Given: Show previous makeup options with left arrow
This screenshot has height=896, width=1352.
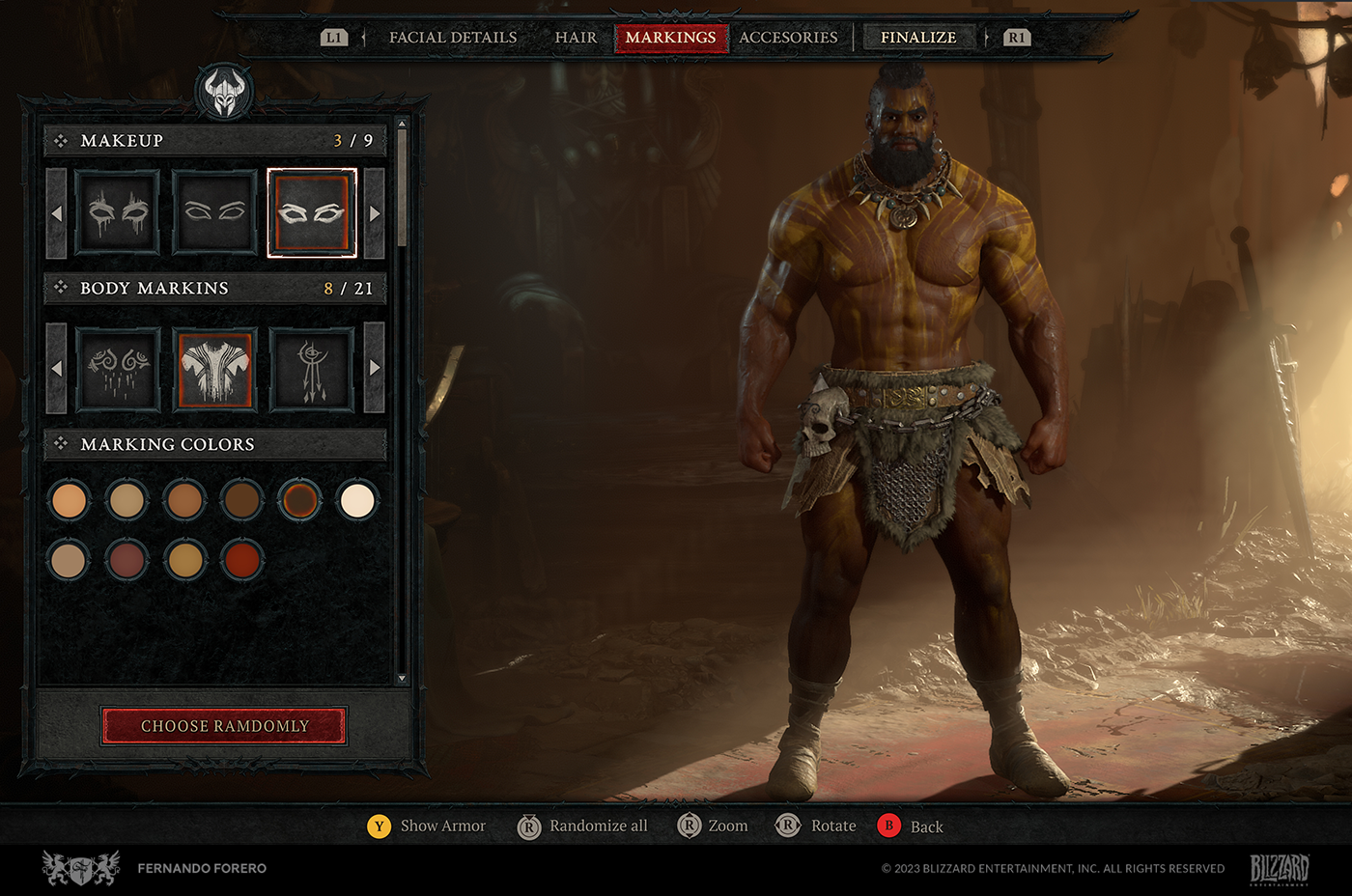Looking at the screenshot, I should pos(56,213).
